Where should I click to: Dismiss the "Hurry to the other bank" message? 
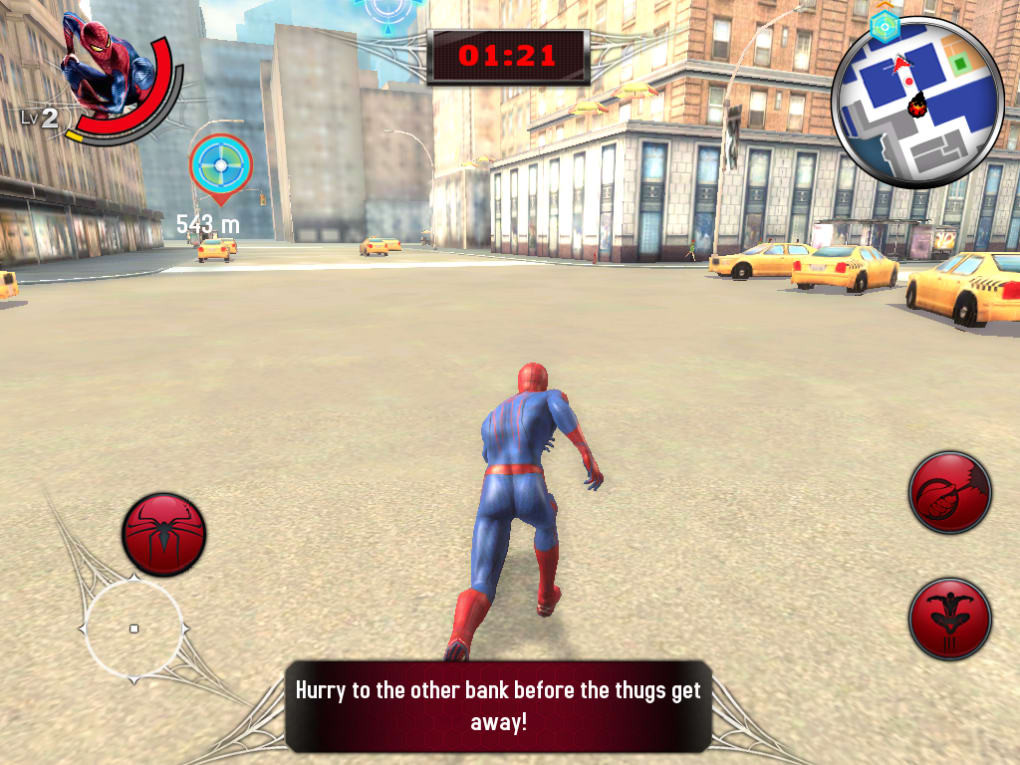tap(498, 705)
